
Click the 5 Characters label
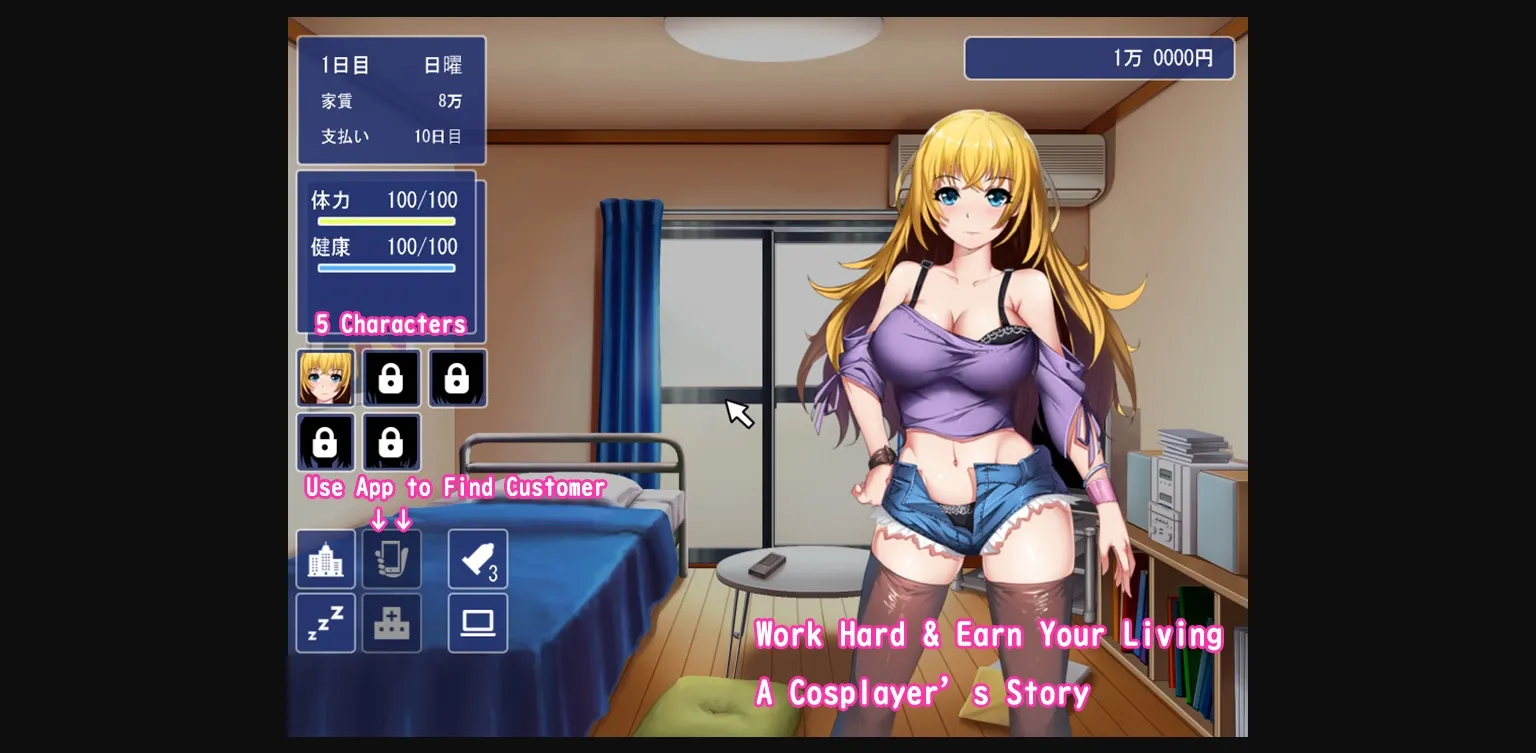pos(389,323)
